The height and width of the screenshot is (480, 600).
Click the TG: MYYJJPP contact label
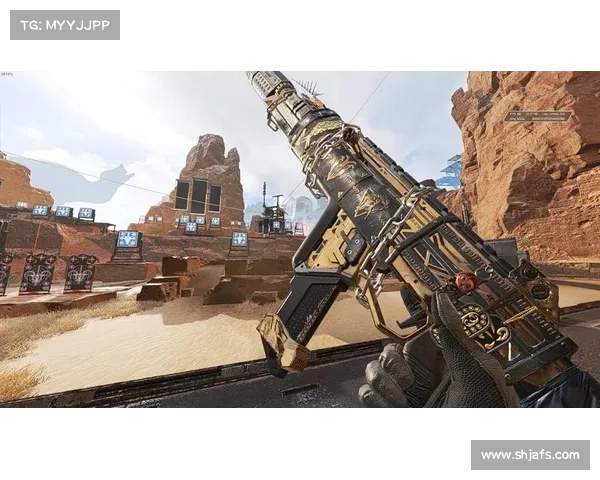(64, 24)
